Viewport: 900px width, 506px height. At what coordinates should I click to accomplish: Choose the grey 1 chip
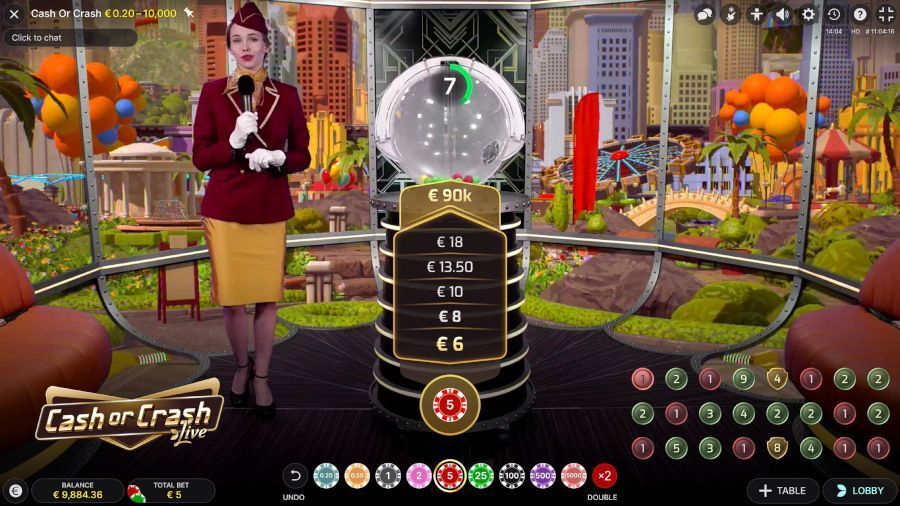(388, 476)
